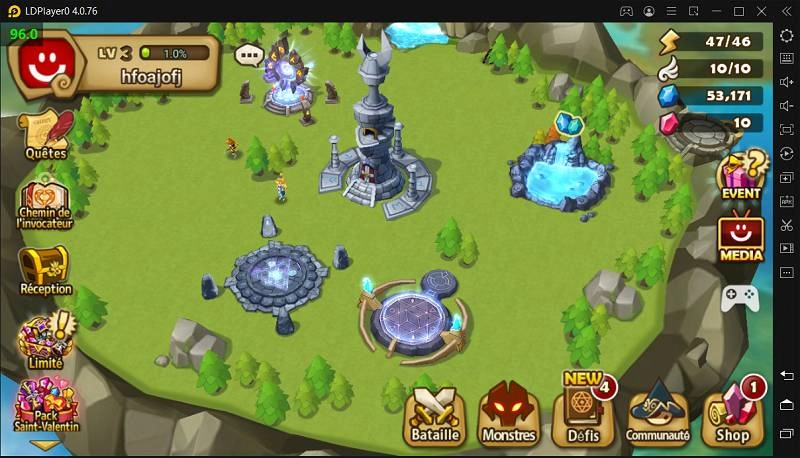Viewport: 800px width, 458px height.
Task: Open the EVENT gift box
Action: click(741, 174)
